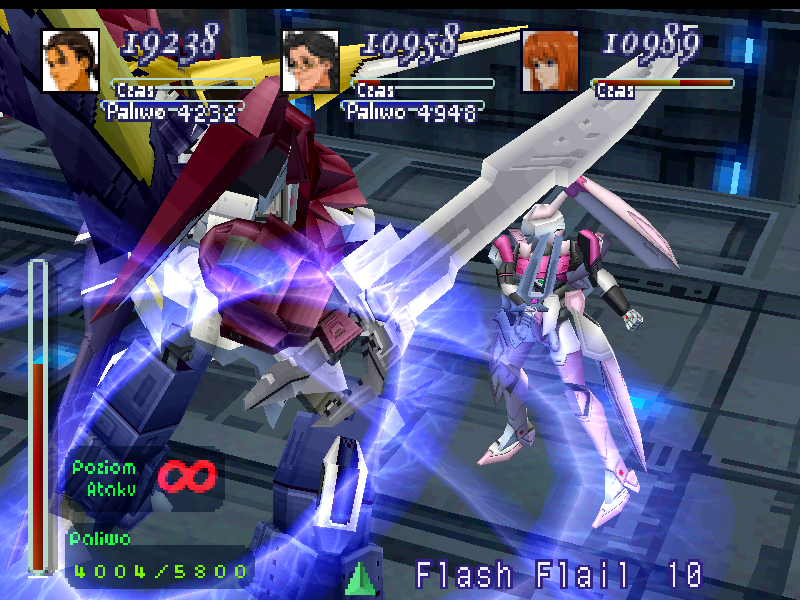Pick the orange-haired woman's portrait
This screenshot has width=800, height=600.
[x=550, y=61]
